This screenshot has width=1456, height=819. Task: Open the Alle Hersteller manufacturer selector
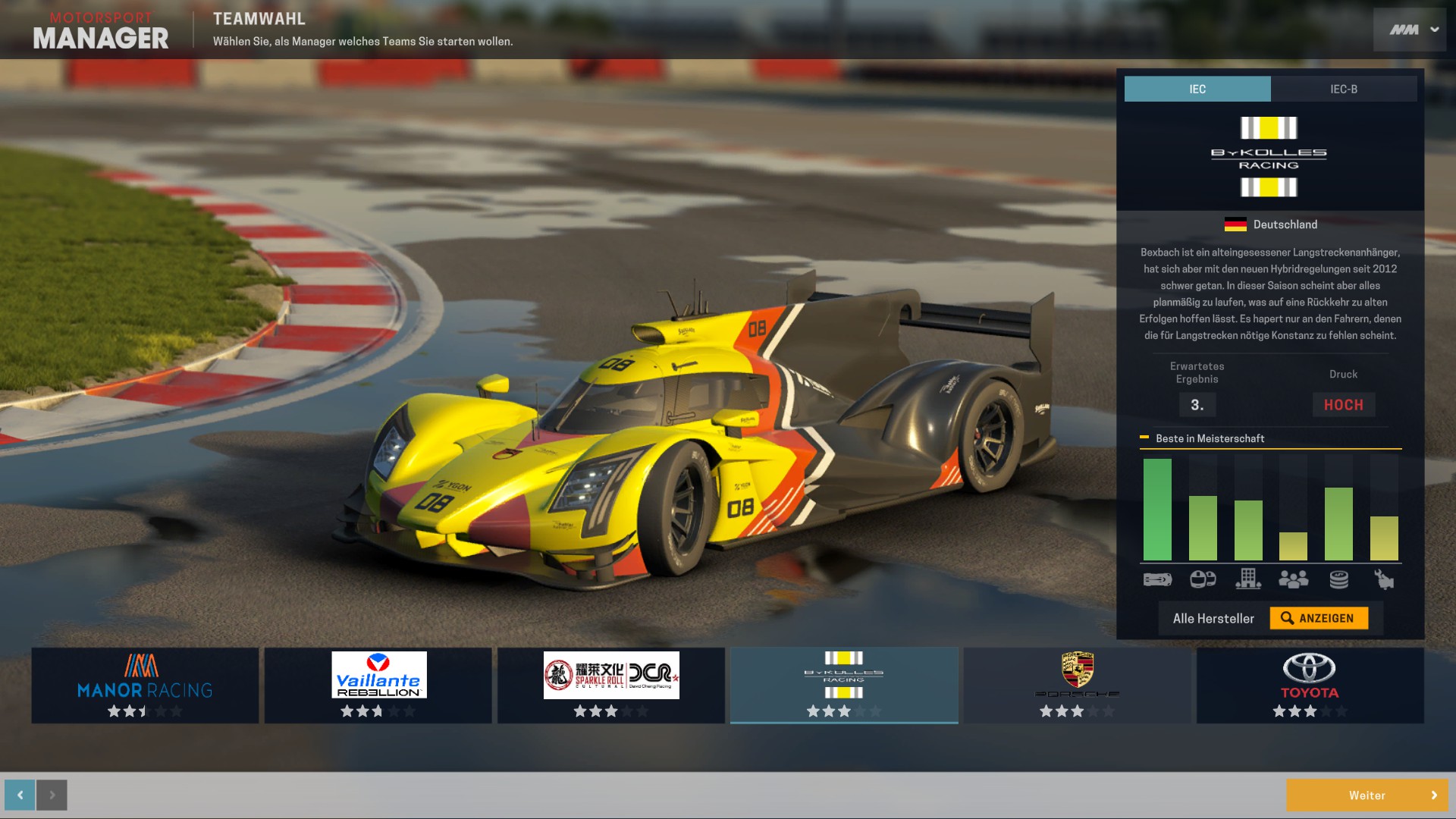tap(1213, 617)
